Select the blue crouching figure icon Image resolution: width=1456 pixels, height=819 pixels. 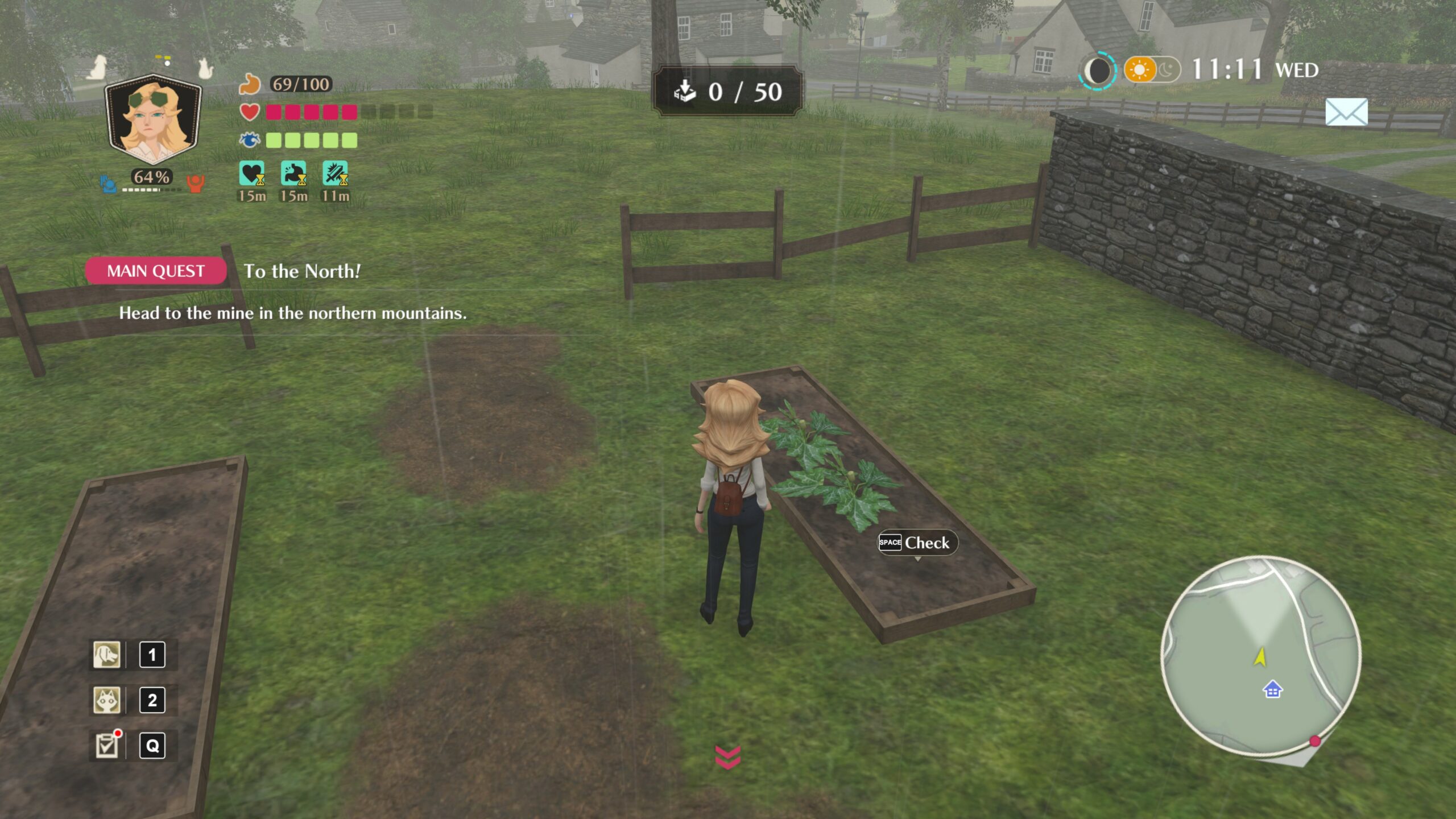click(x=108, y=184)
